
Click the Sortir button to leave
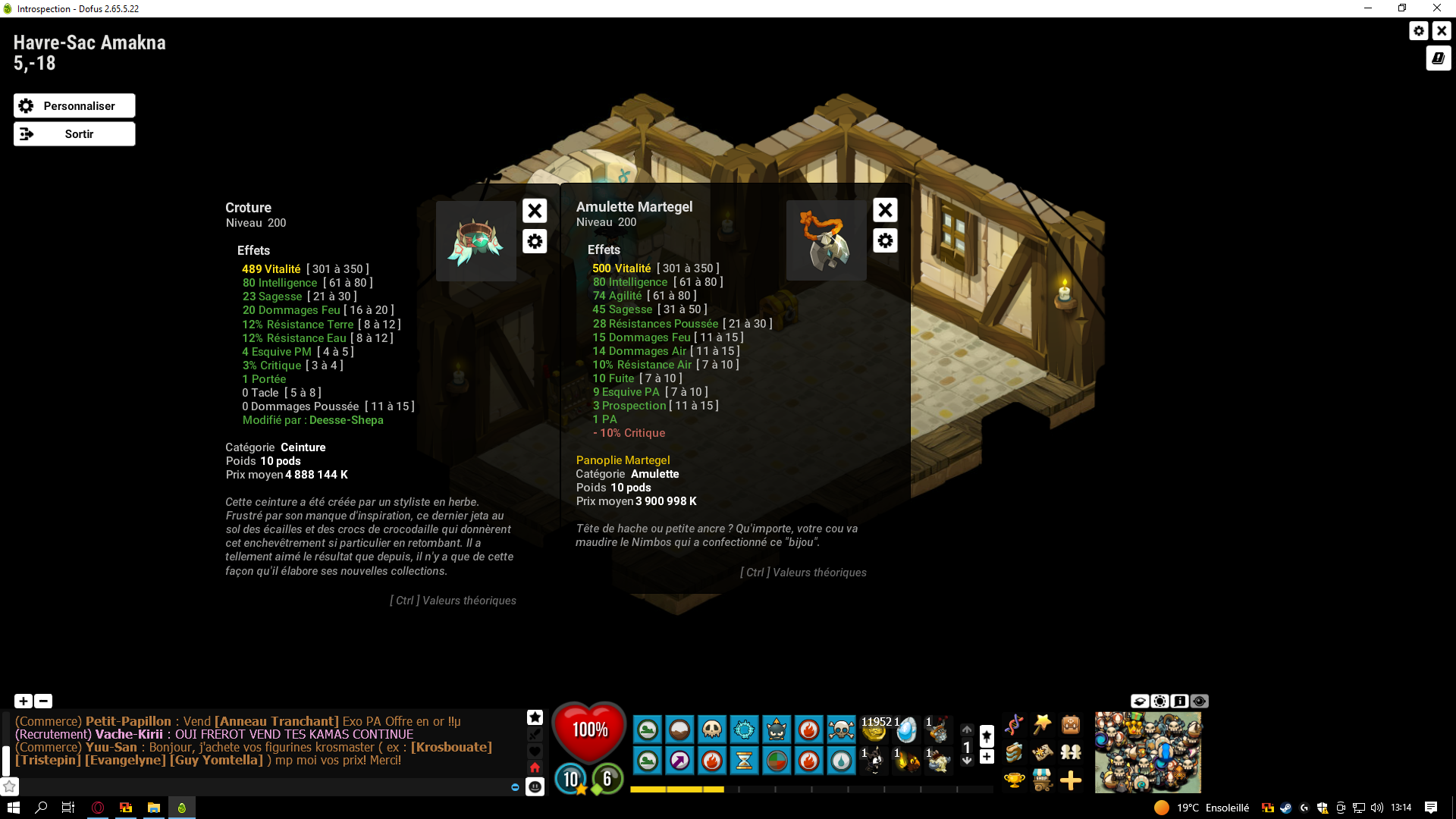[x=74, y=134]
